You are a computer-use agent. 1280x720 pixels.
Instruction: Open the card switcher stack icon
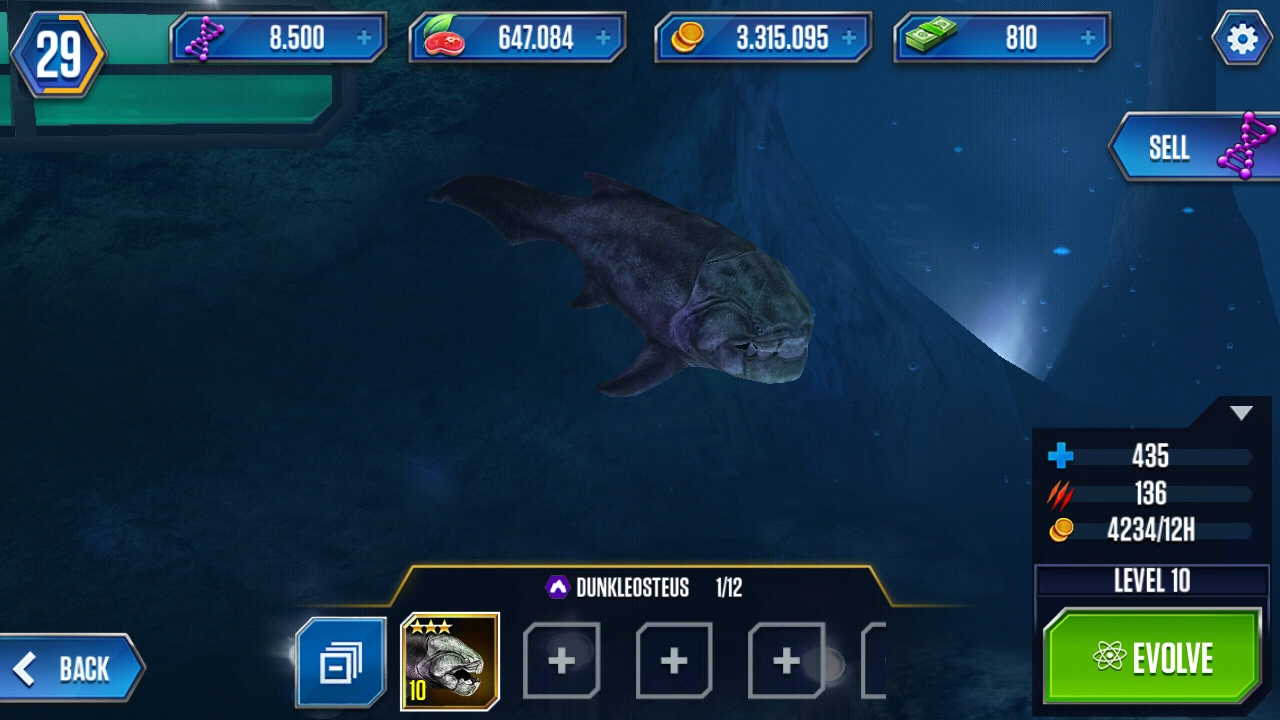click(x=340, y=661)
